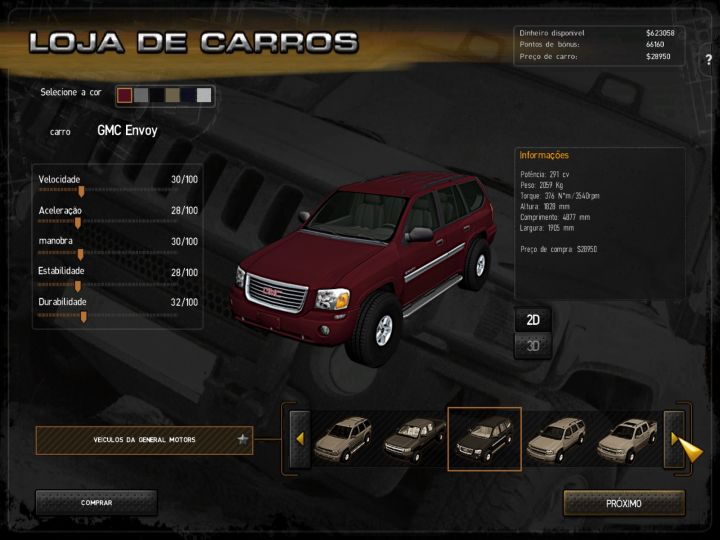Select the highlighted dark SUV thumbnail
The height and width of the screenshot is (540, 720).
point(484,440)
